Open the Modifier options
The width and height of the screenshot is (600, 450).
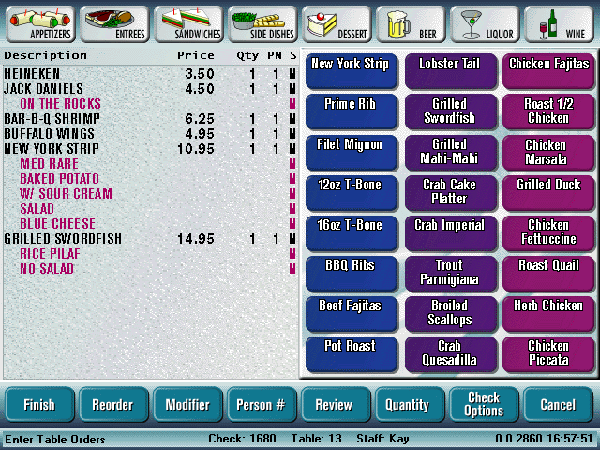coord(187,405)
